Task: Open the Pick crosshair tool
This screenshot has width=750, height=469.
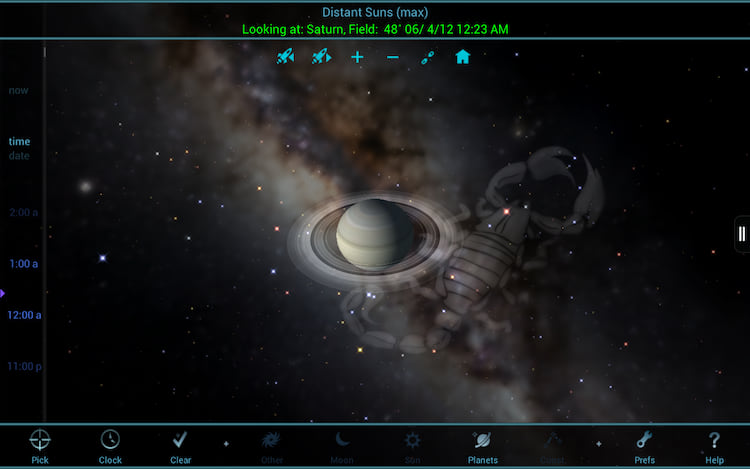Action: pos(40,444)
